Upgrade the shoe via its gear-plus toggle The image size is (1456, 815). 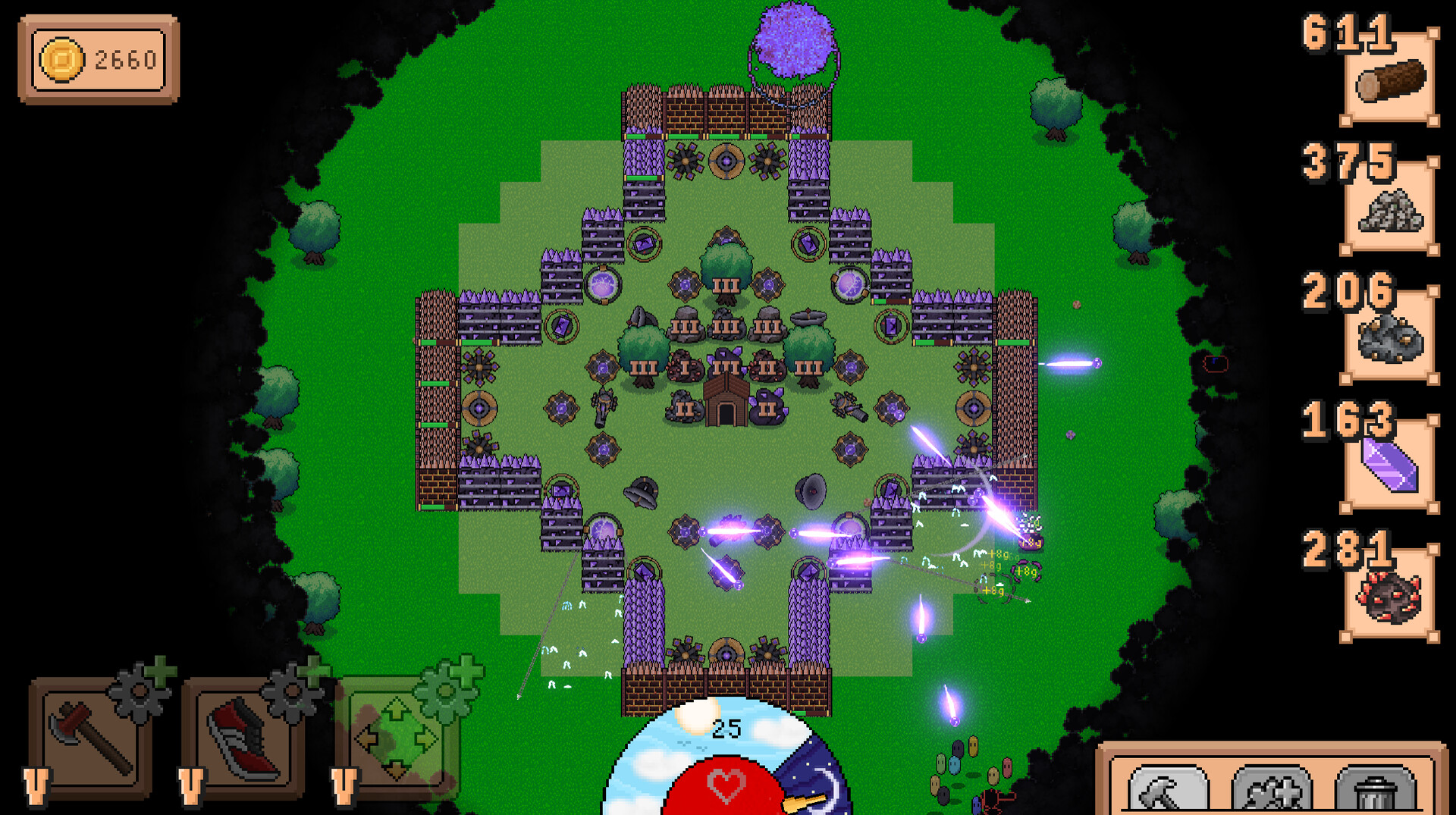pos(296,688)
